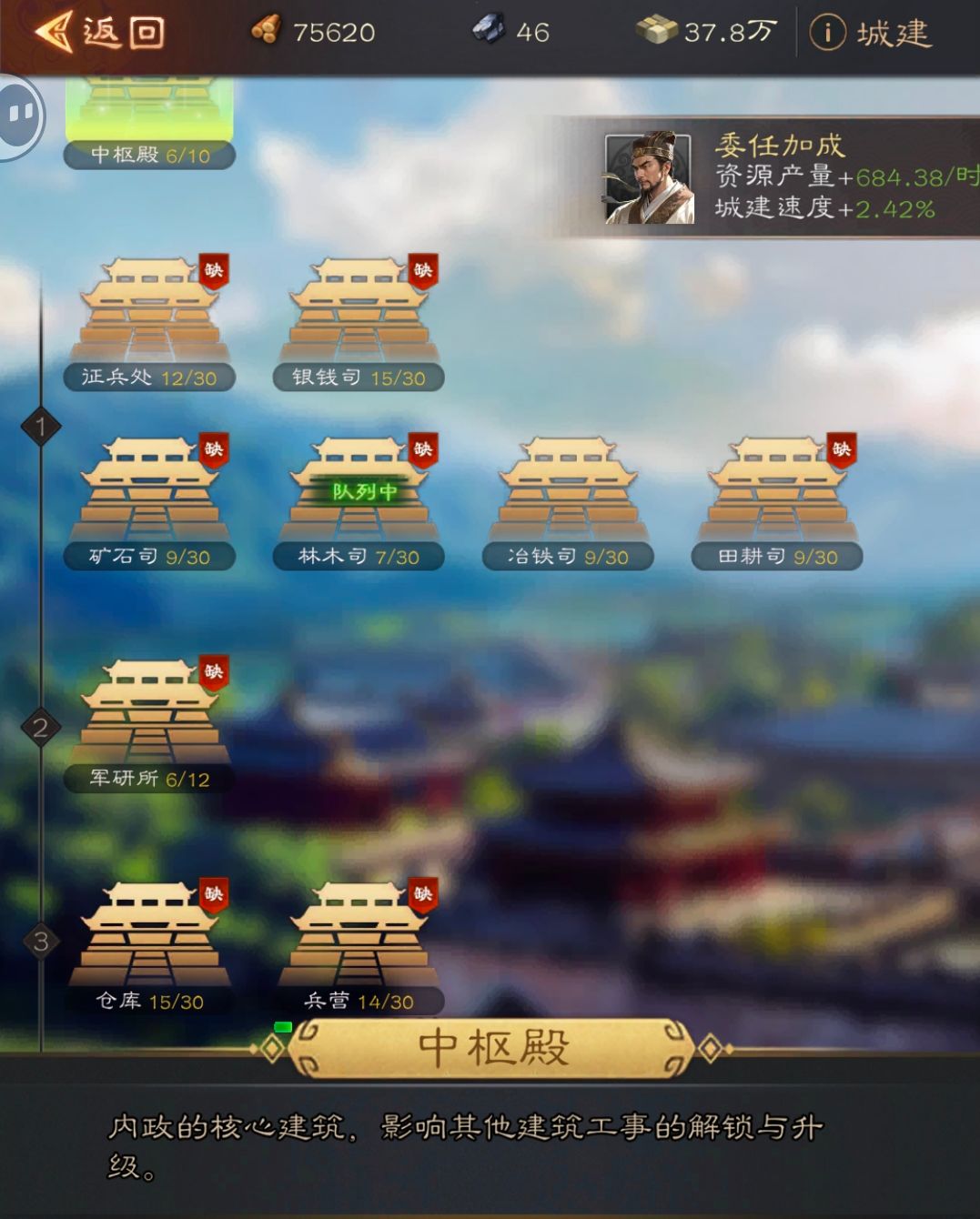980x1219 pixels.
Task: Select the 仓库 building
Action: point(150,937)
